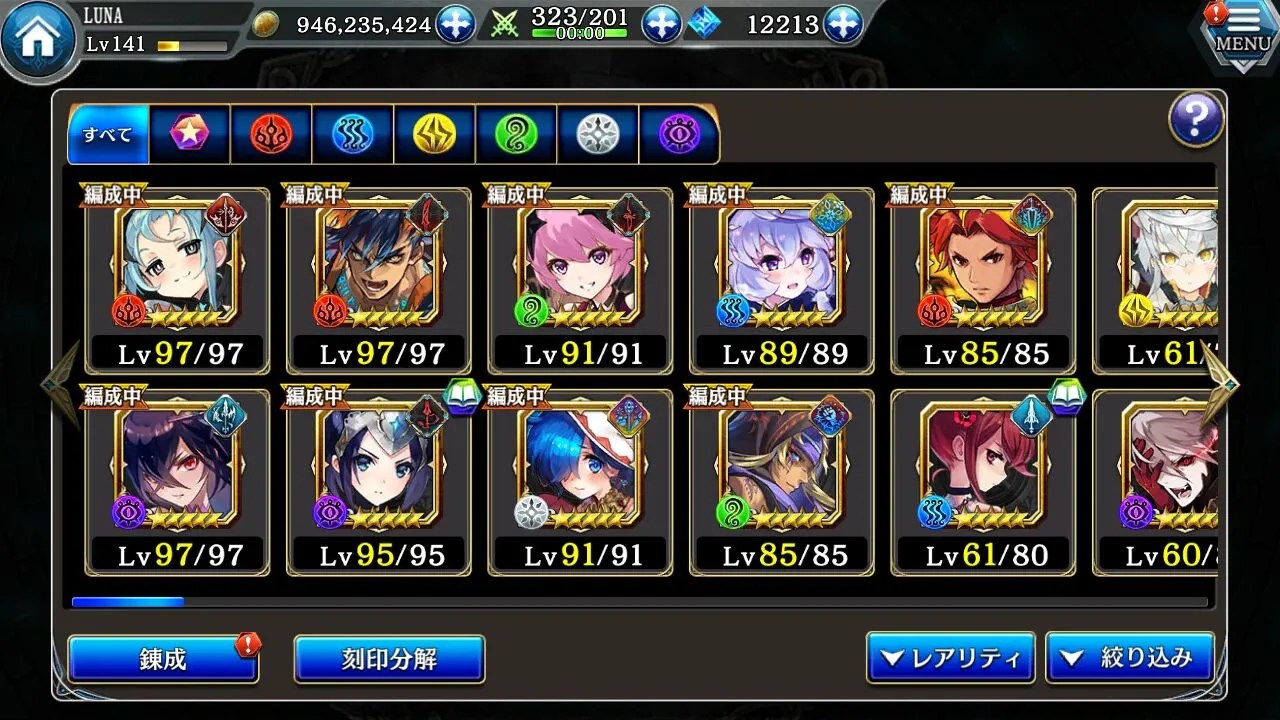This screenshot has width=1280, height=720.
Task: Return to the home screen
Action: coord(40,40)
